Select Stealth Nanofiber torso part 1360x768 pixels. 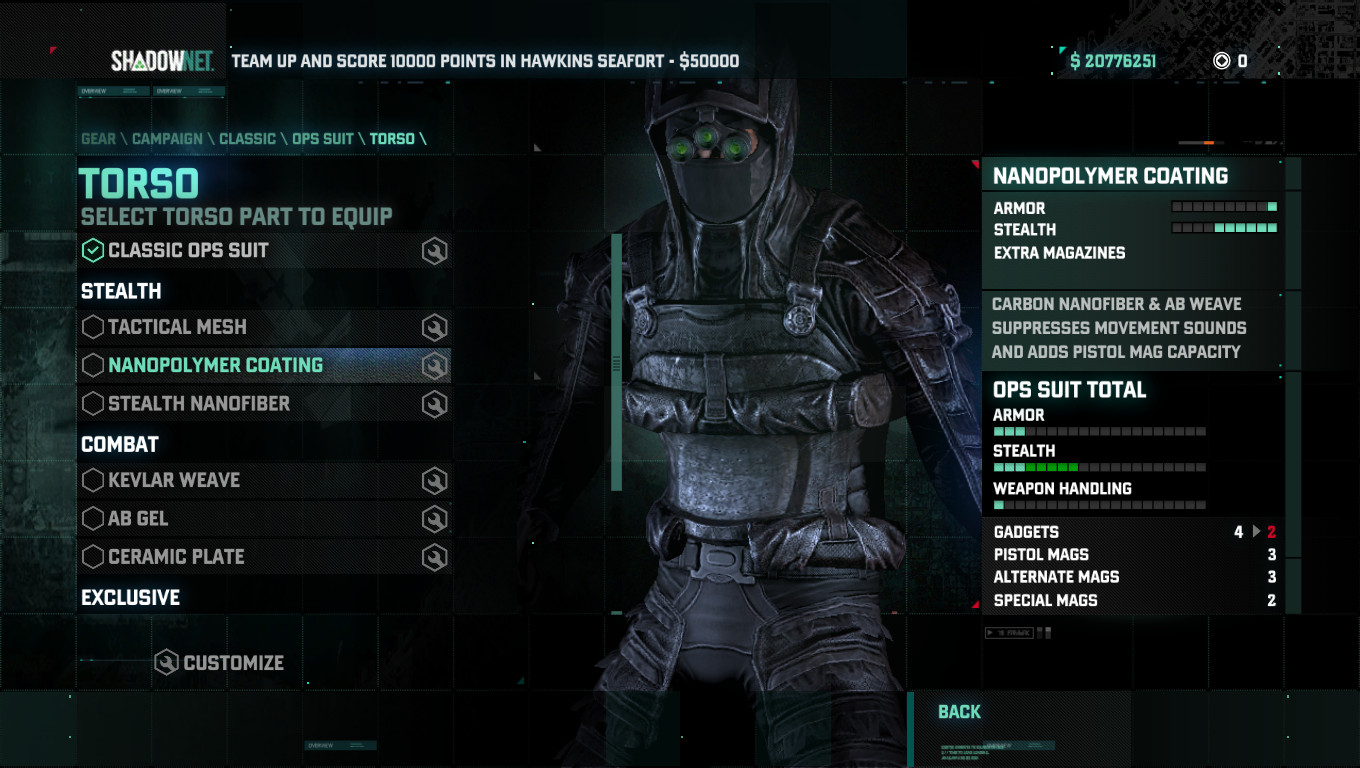point(199,404)
